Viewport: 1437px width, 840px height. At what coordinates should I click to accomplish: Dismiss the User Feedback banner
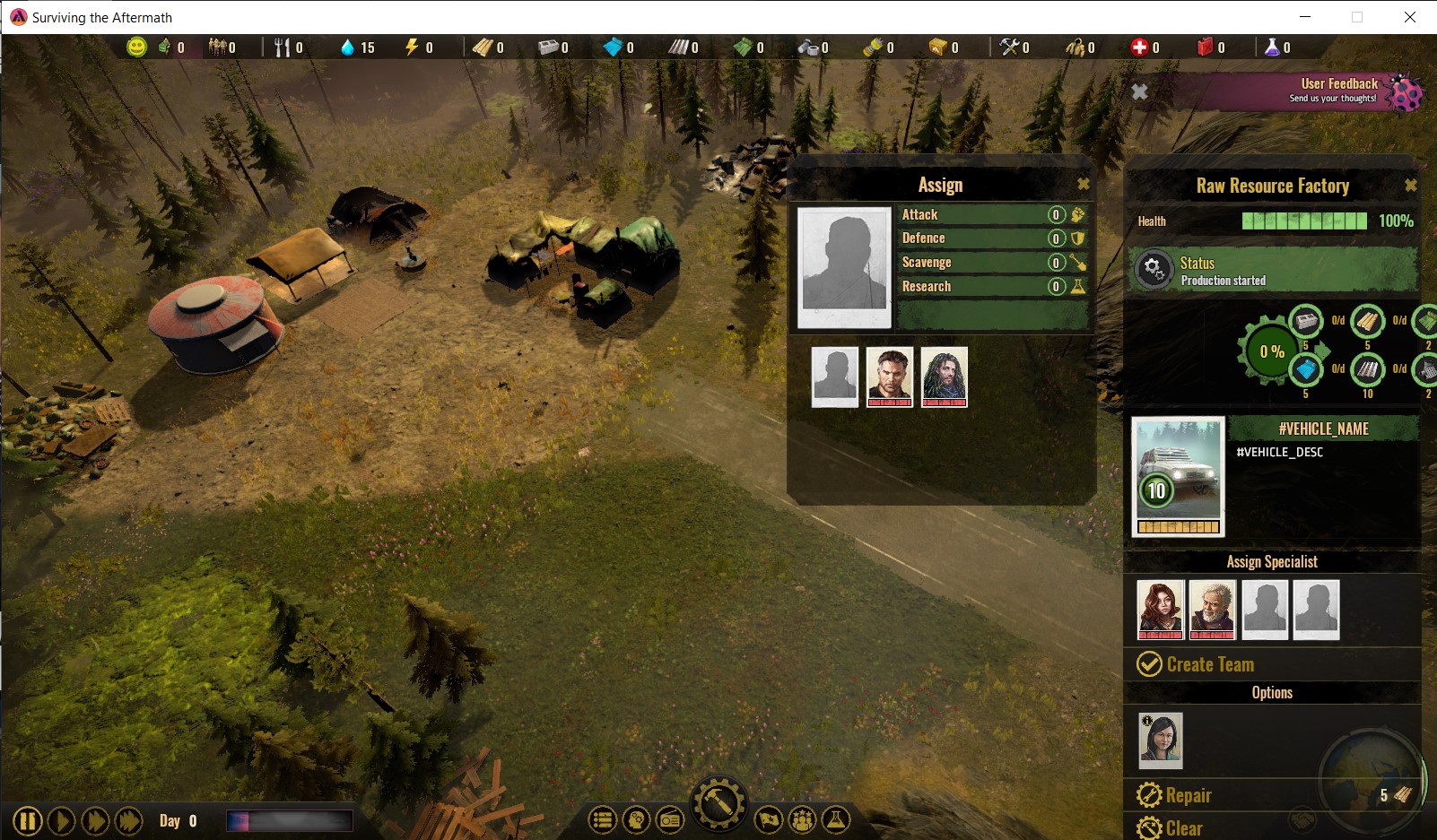[1139, 91]
